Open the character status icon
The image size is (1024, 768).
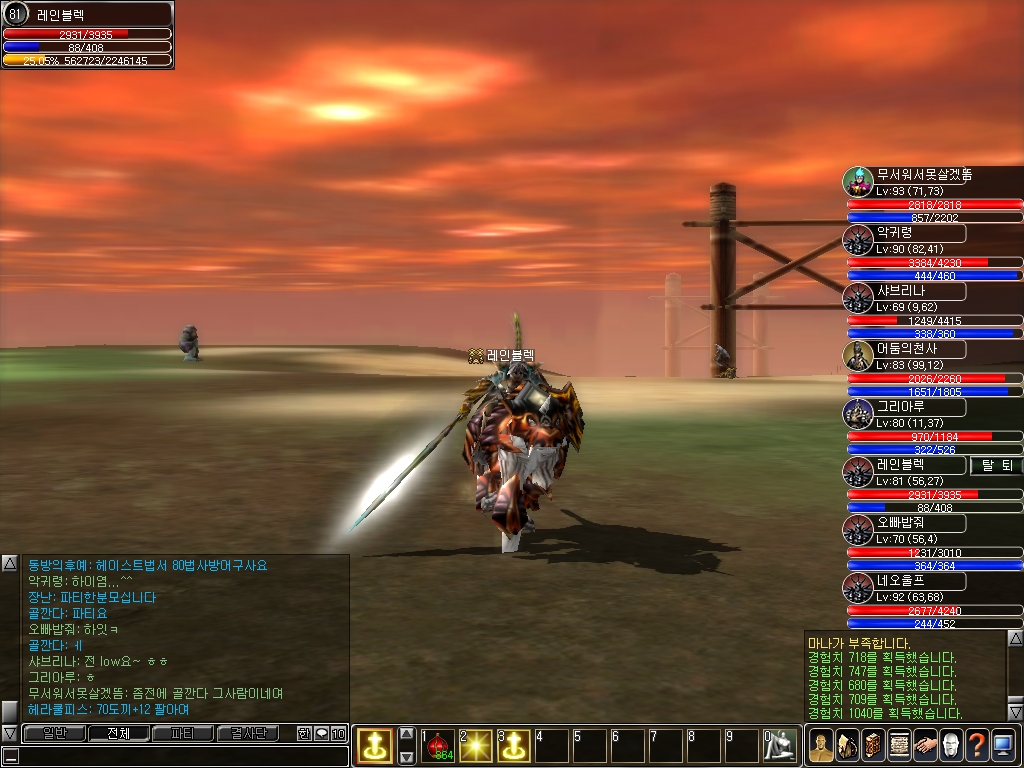820,745
